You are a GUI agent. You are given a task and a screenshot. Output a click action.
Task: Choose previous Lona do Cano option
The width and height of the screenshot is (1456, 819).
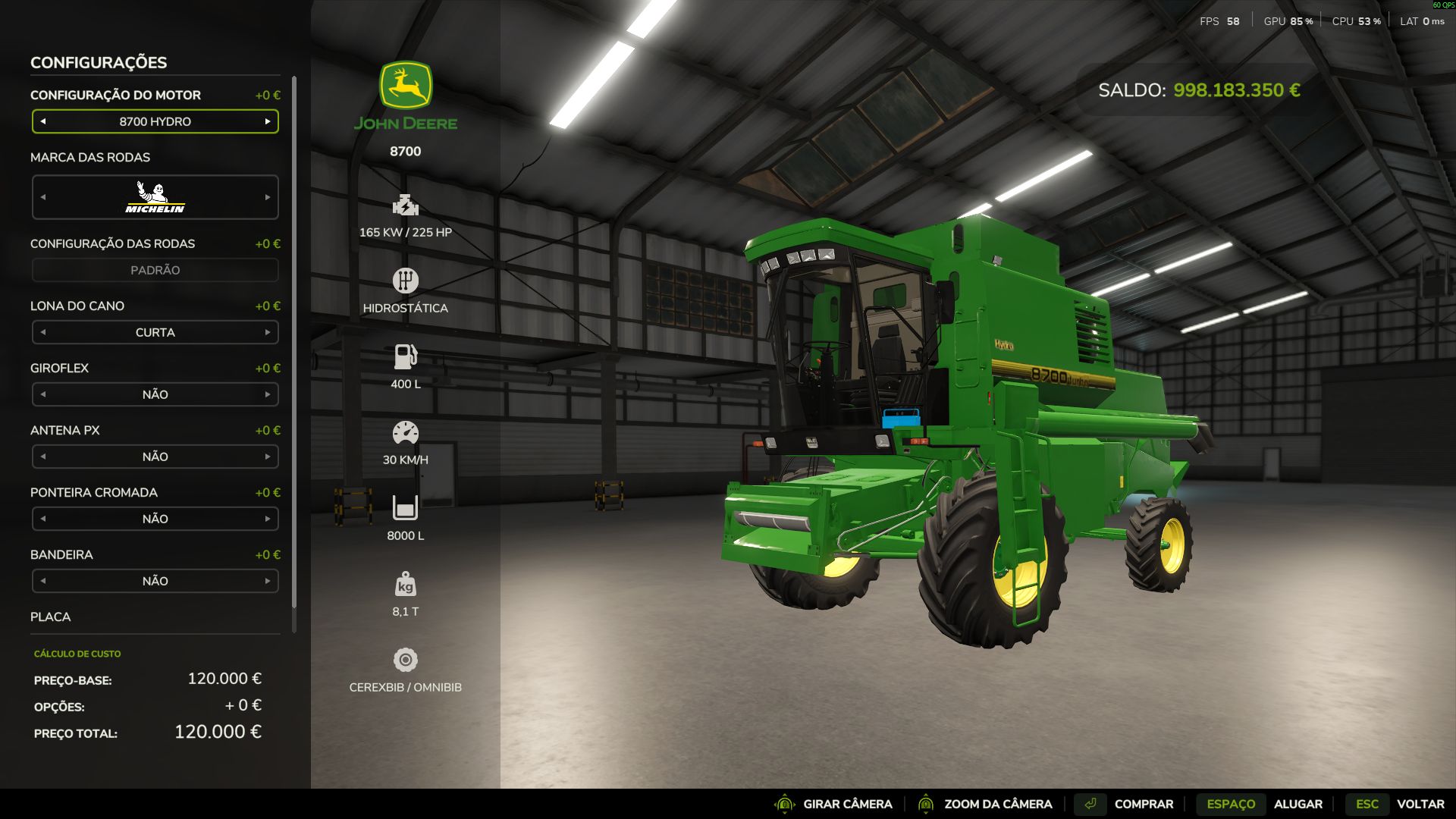pos(43,332)
